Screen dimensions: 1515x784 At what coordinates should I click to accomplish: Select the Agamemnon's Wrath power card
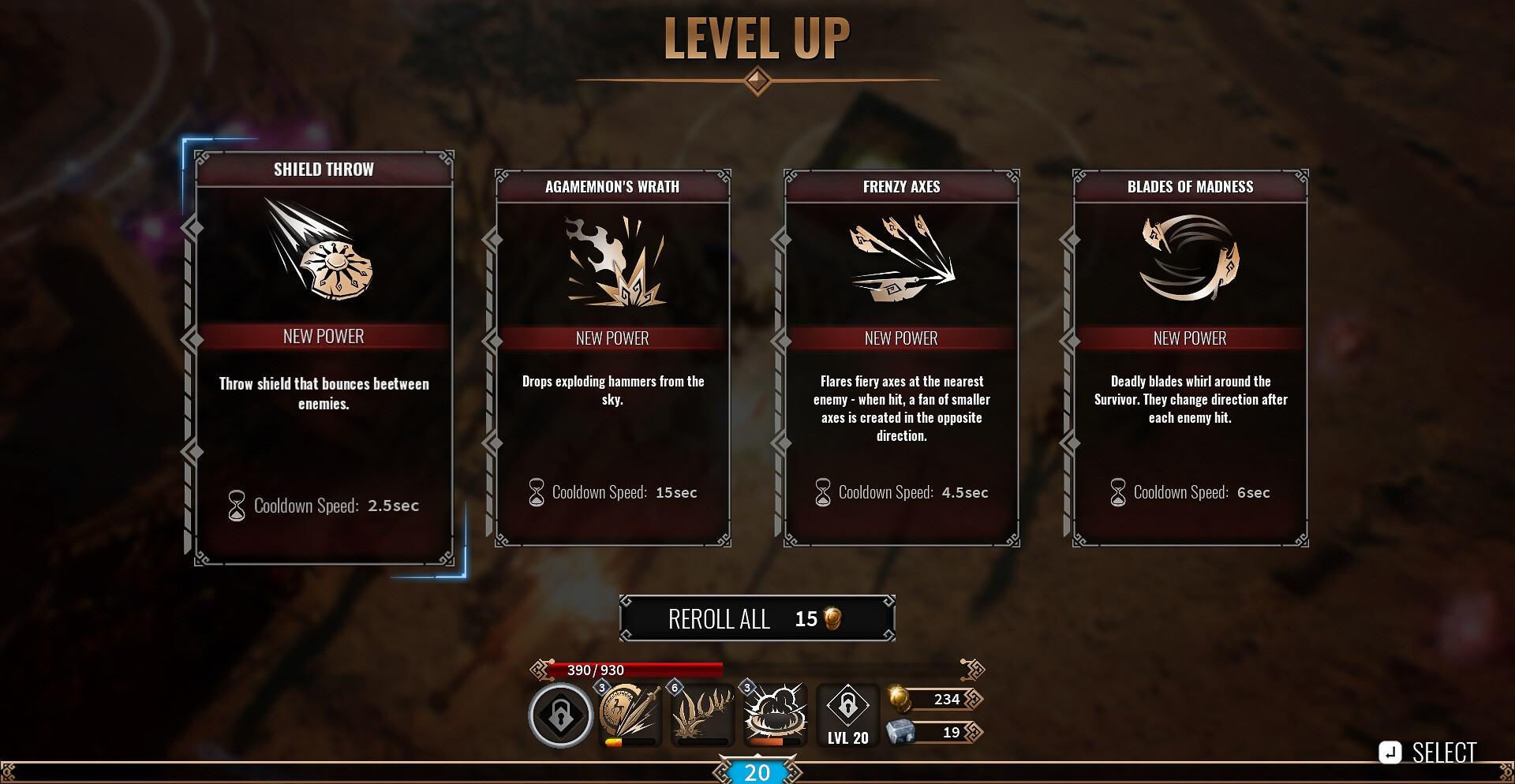coord(612,357)
